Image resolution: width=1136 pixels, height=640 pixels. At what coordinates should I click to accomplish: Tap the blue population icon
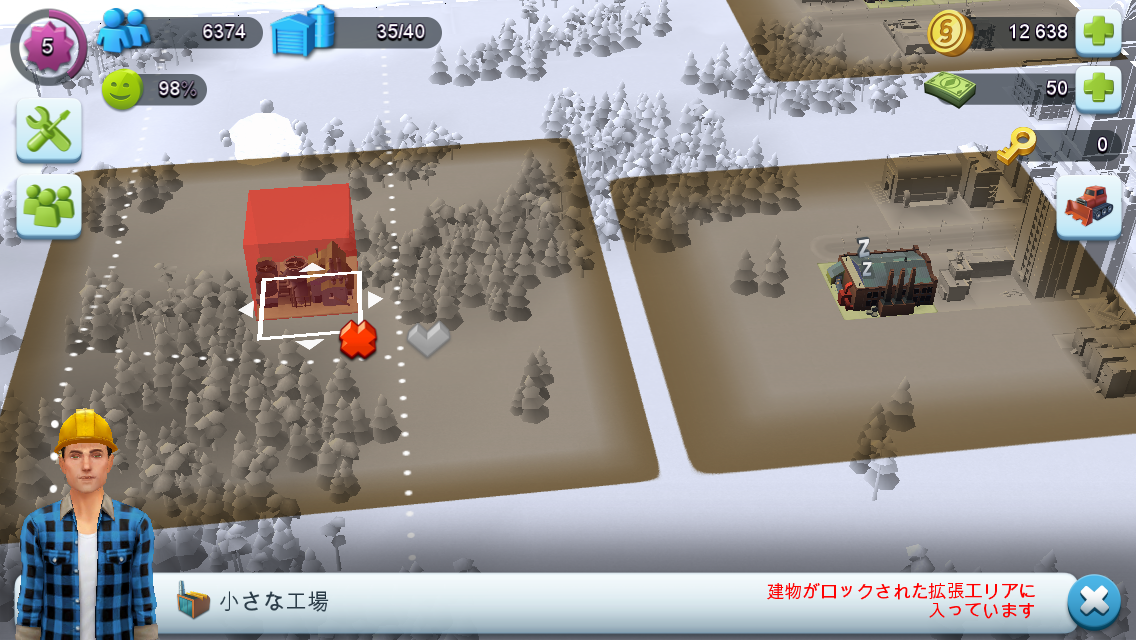point(124,30)
